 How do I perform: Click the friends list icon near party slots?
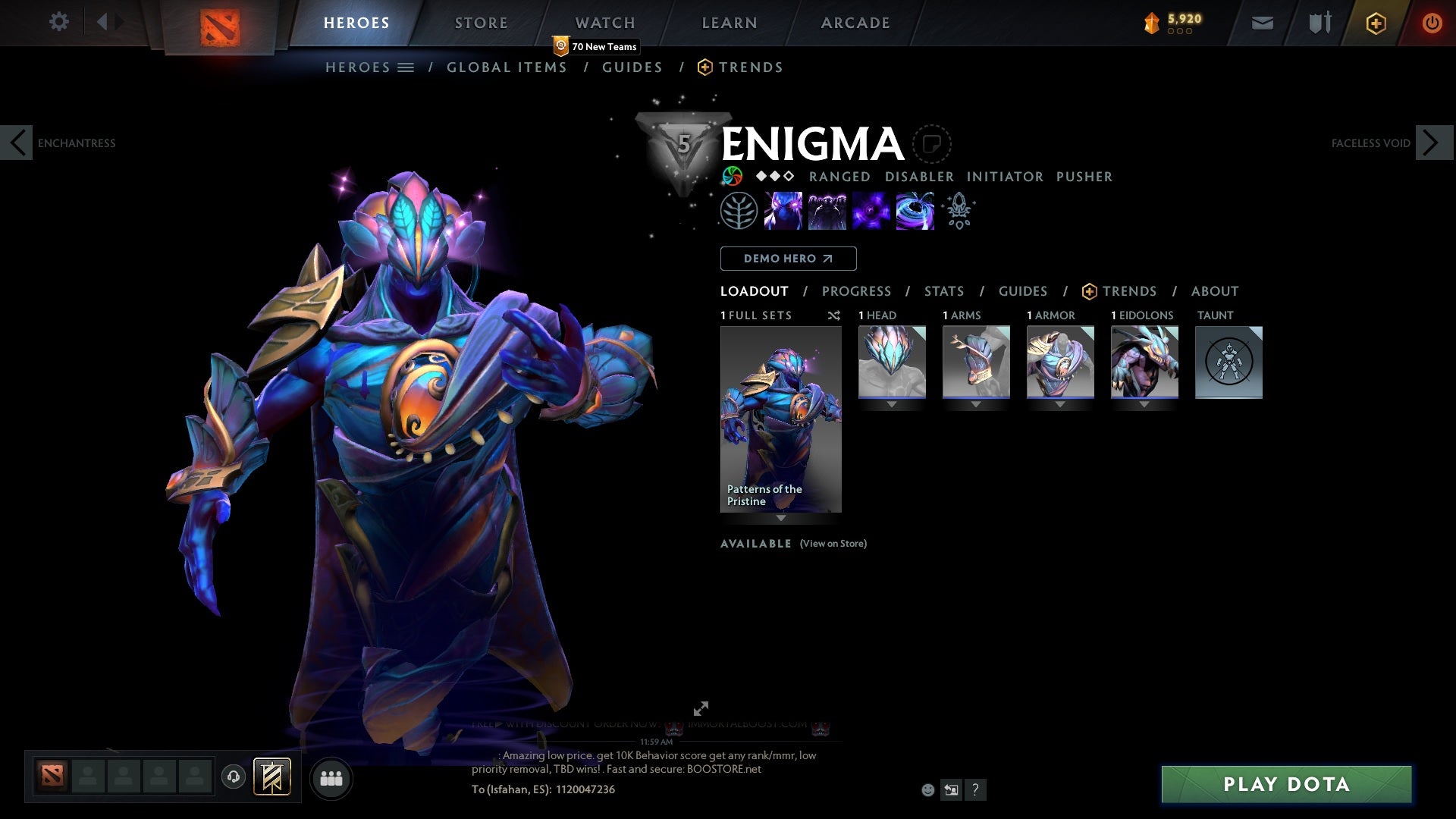331,777
